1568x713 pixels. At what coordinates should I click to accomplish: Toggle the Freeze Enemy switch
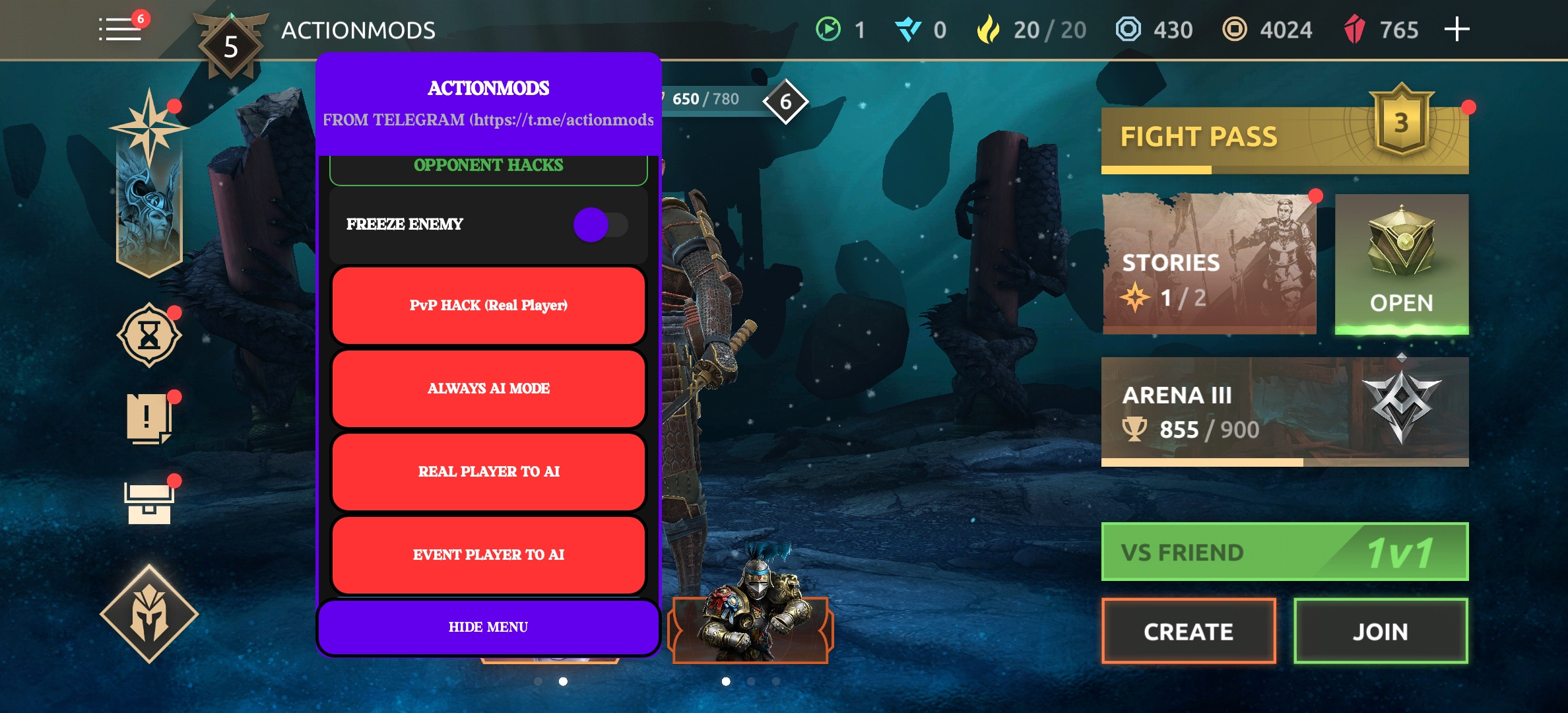600,225
